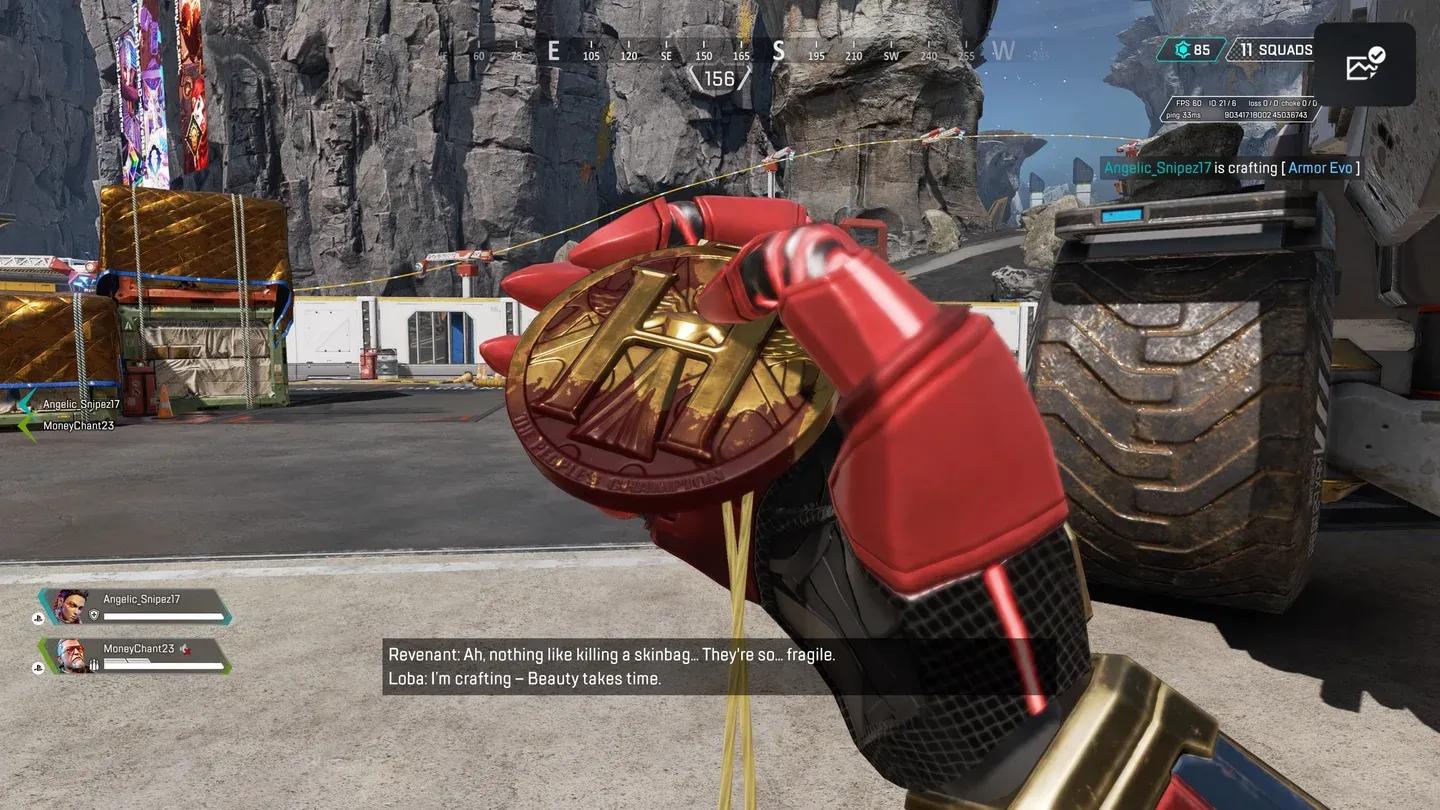Viewport: 1440px width, 810px height.
Task: Select MoneyChant23's character portrait thumbnail
Action: (x=70, y=655)
